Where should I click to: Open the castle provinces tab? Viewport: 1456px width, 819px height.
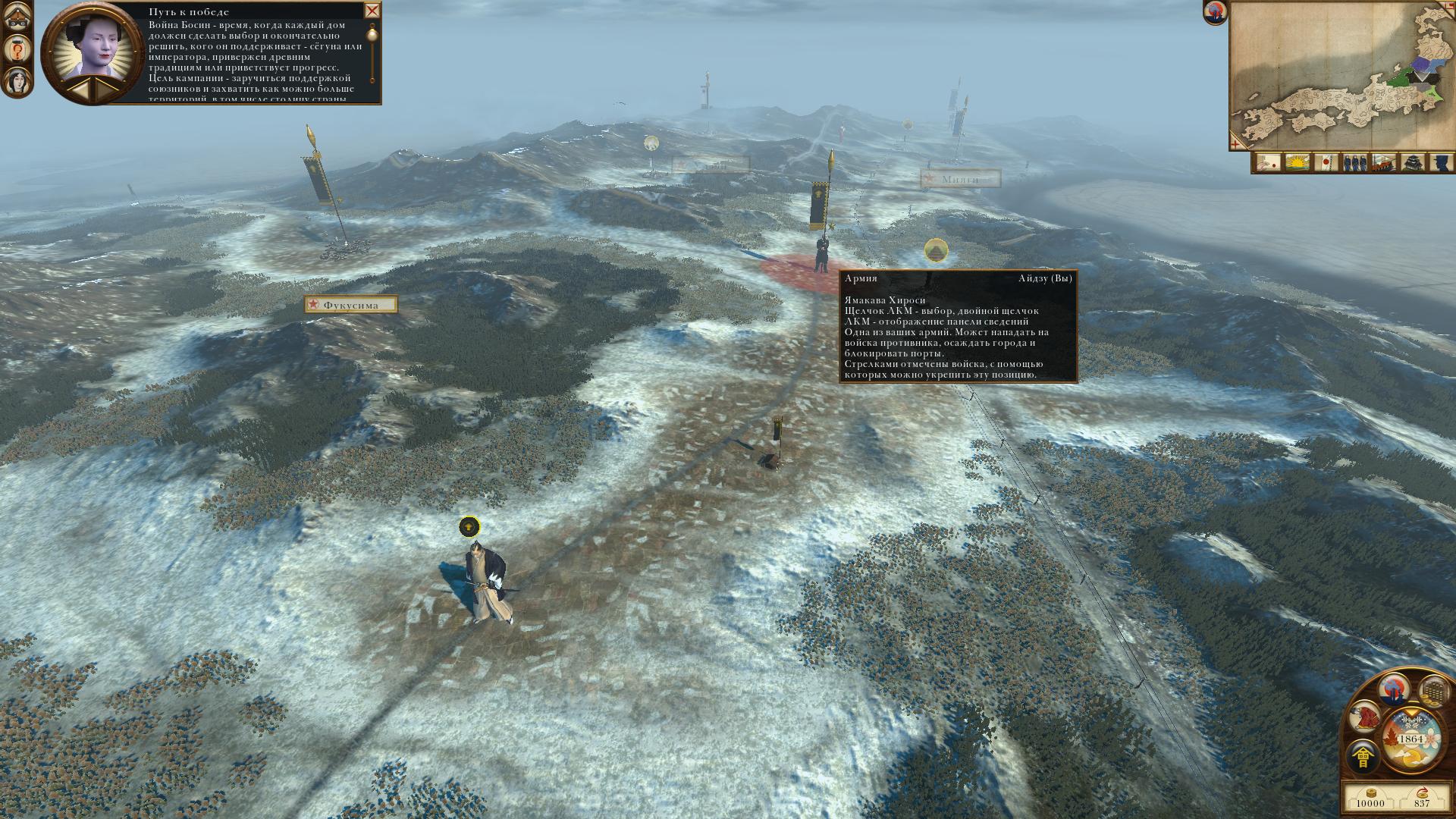[1413, 162]
